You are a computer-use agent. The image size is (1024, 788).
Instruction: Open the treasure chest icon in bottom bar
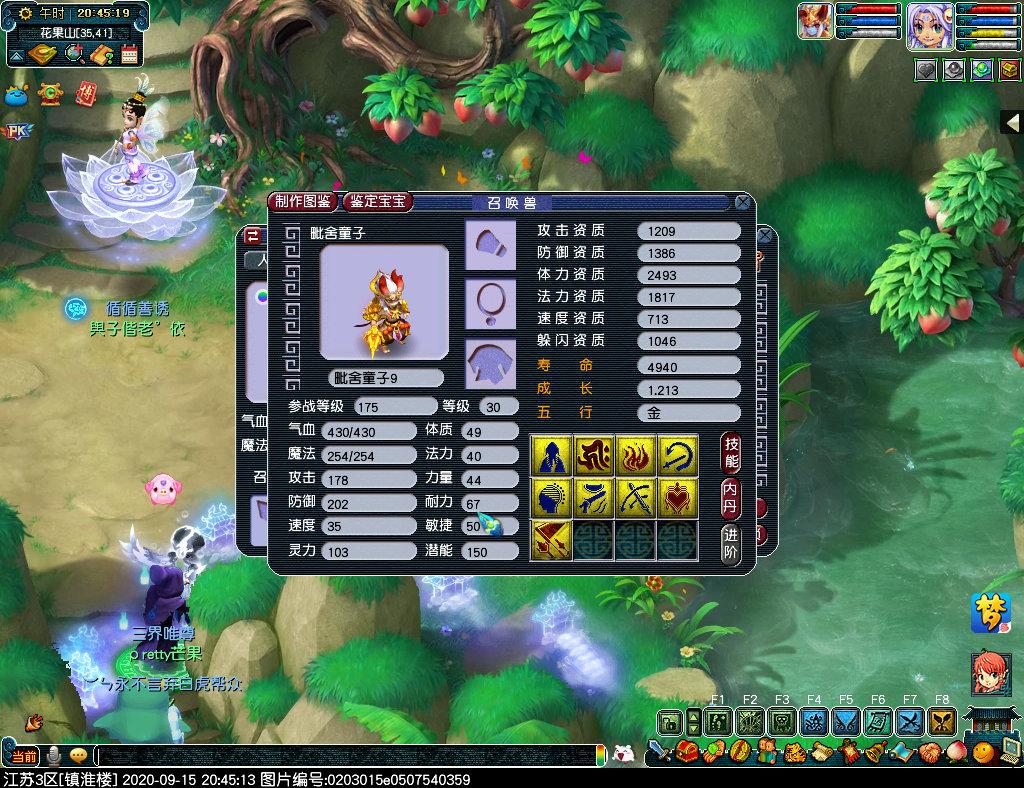(686, 752)
